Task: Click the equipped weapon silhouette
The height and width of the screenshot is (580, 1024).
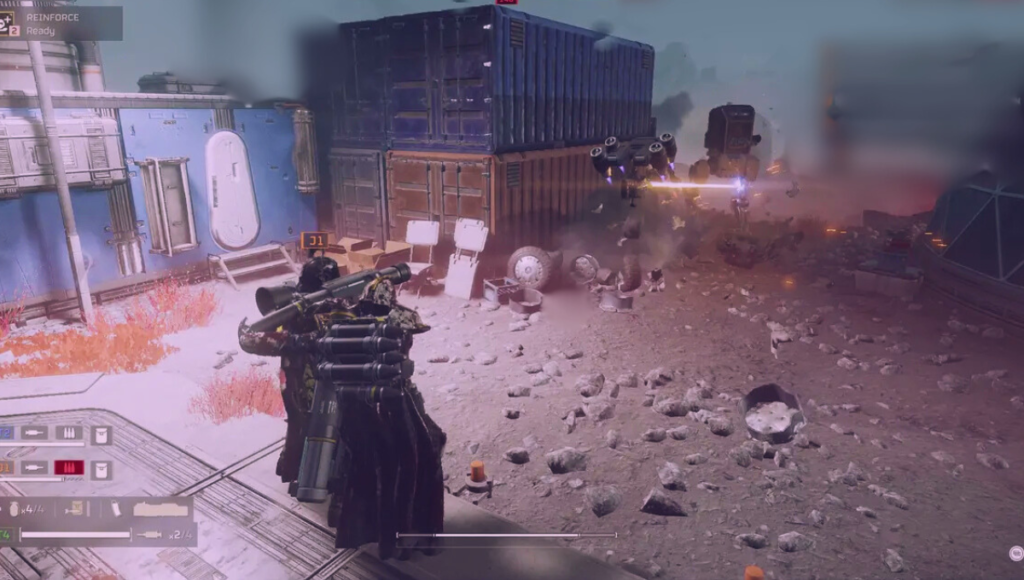Action: click(160, 510)
